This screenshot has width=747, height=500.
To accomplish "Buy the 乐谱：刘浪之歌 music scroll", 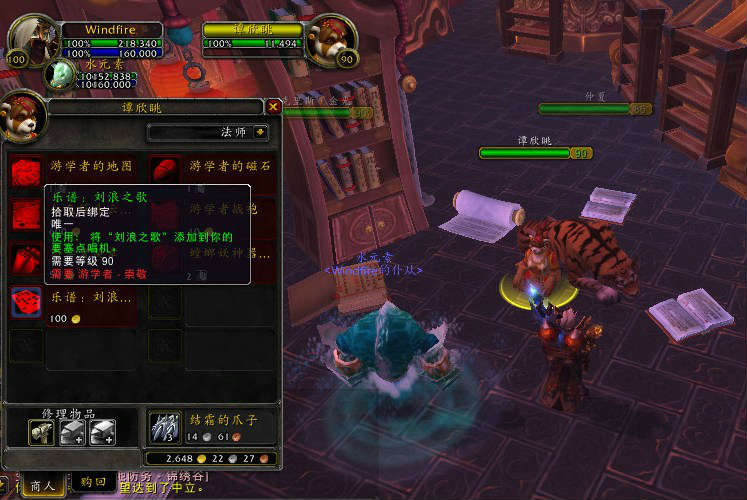I will [x=26, y=301].
